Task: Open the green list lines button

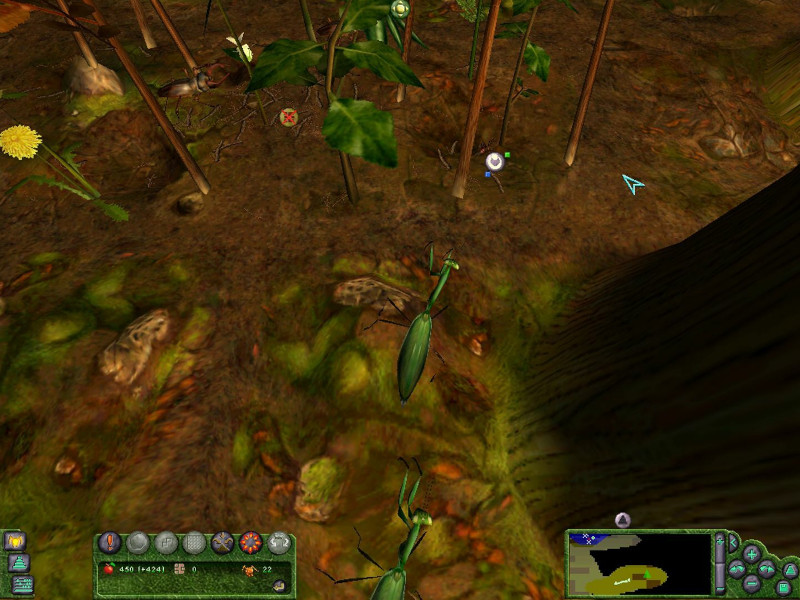Action: coord(22,585)
